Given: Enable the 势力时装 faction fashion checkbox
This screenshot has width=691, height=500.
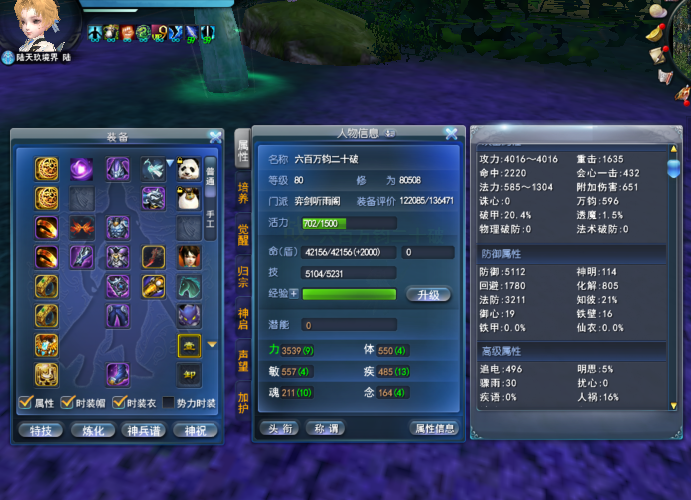Looking at the screenshot, I should point(170,402).
